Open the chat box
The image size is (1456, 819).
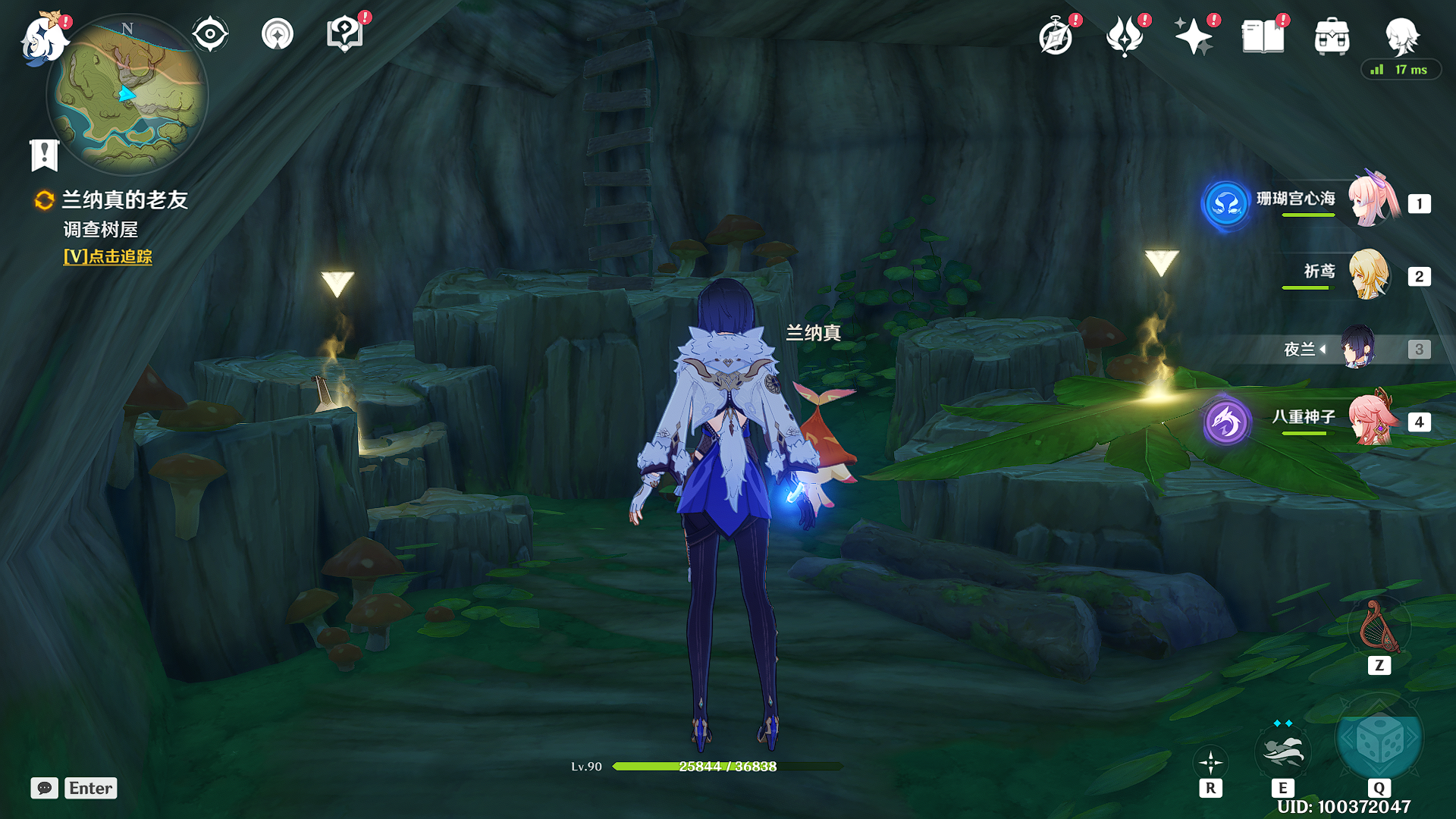[45, 788]
